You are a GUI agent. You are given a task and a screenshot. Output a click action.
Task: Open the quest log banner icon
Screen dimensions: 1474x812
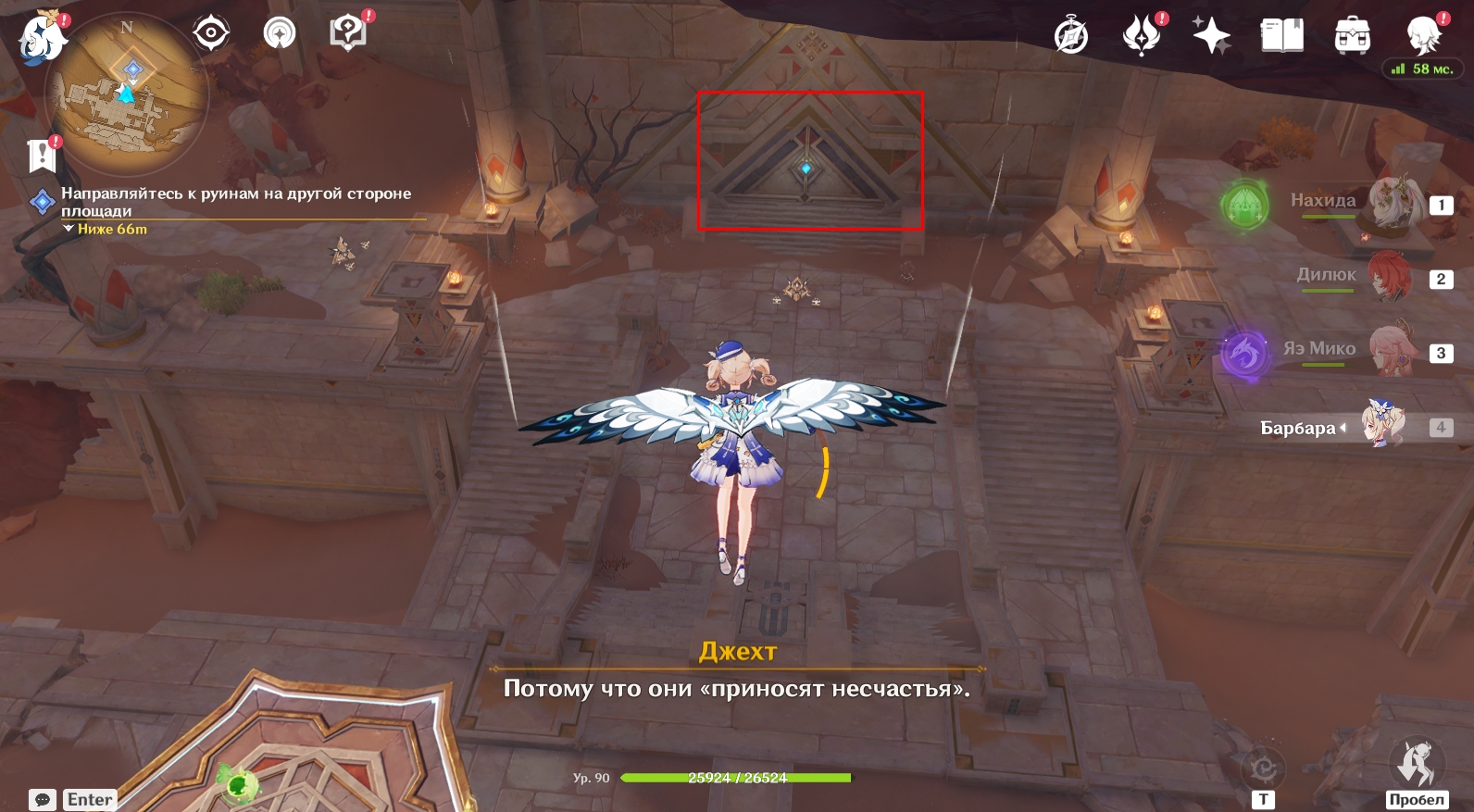click(x=42, y=156)
